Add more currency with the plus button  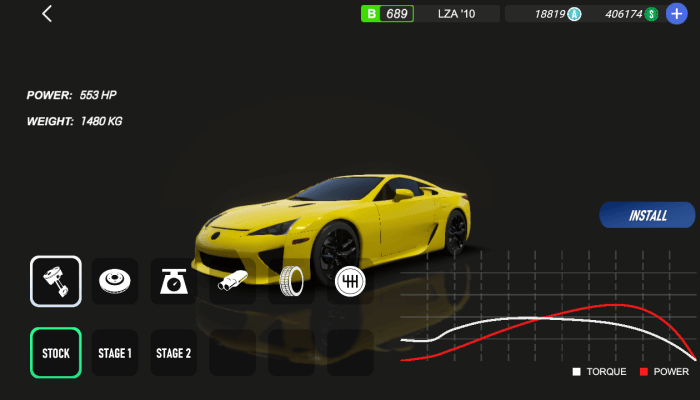point(677,14)
